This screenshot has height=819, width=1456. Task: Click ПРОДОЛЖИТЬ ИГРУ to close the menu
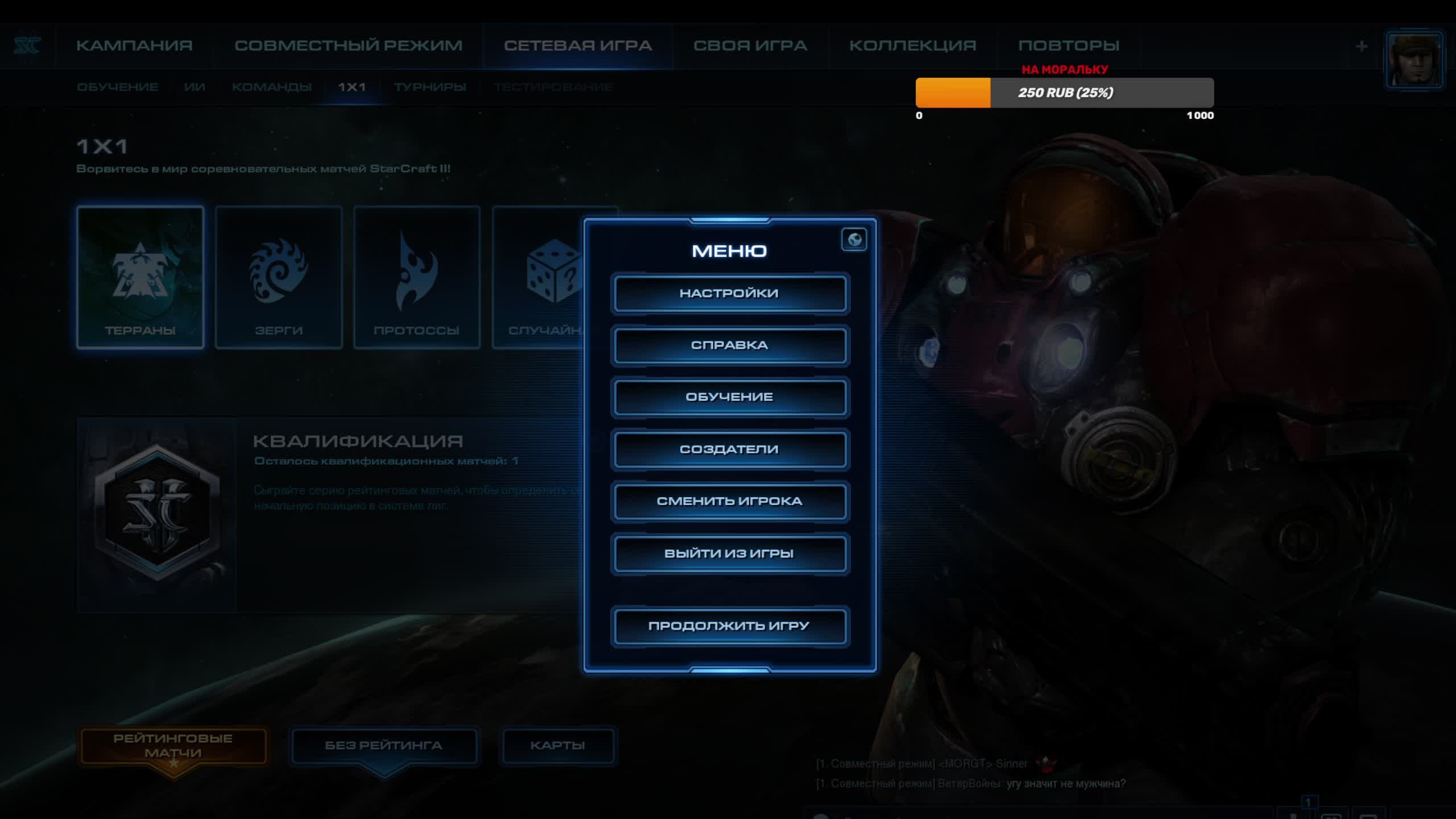point(730,625)
